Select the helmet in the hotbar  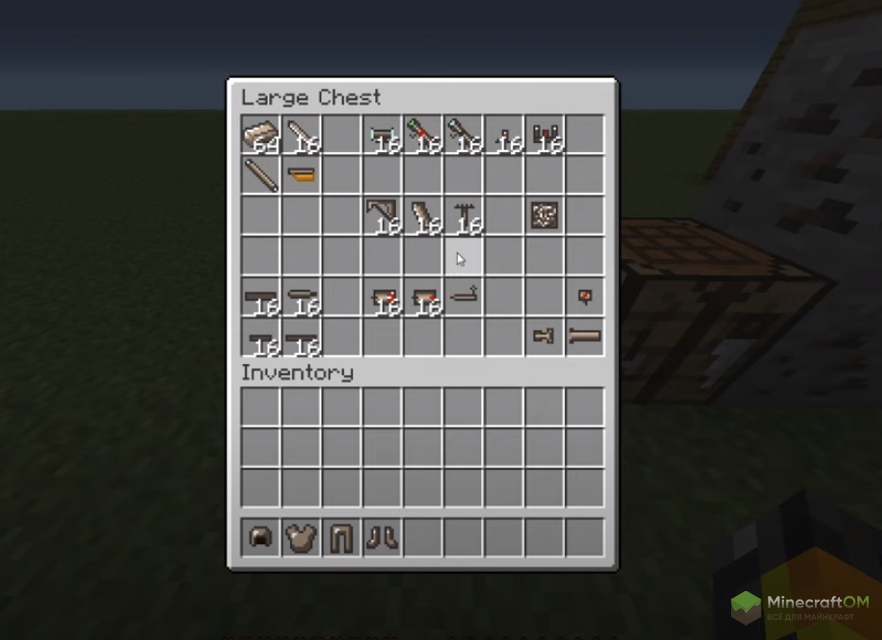coord(261,538)
